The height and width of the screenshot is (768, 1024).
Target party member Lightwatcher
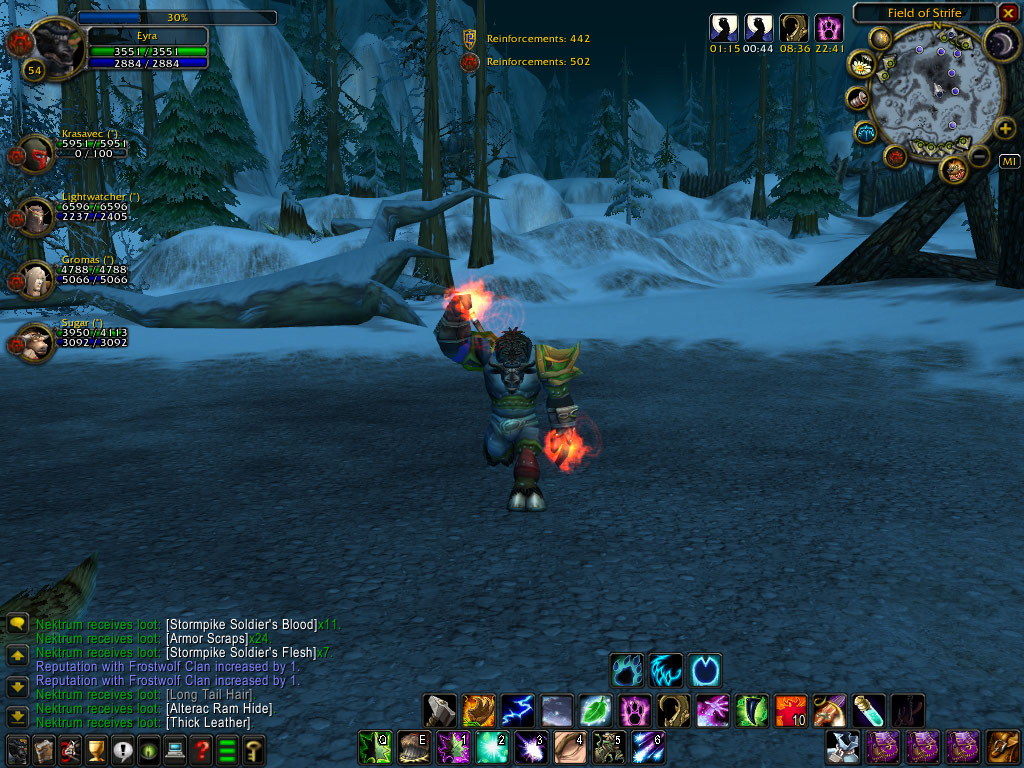tap(38, 216)
